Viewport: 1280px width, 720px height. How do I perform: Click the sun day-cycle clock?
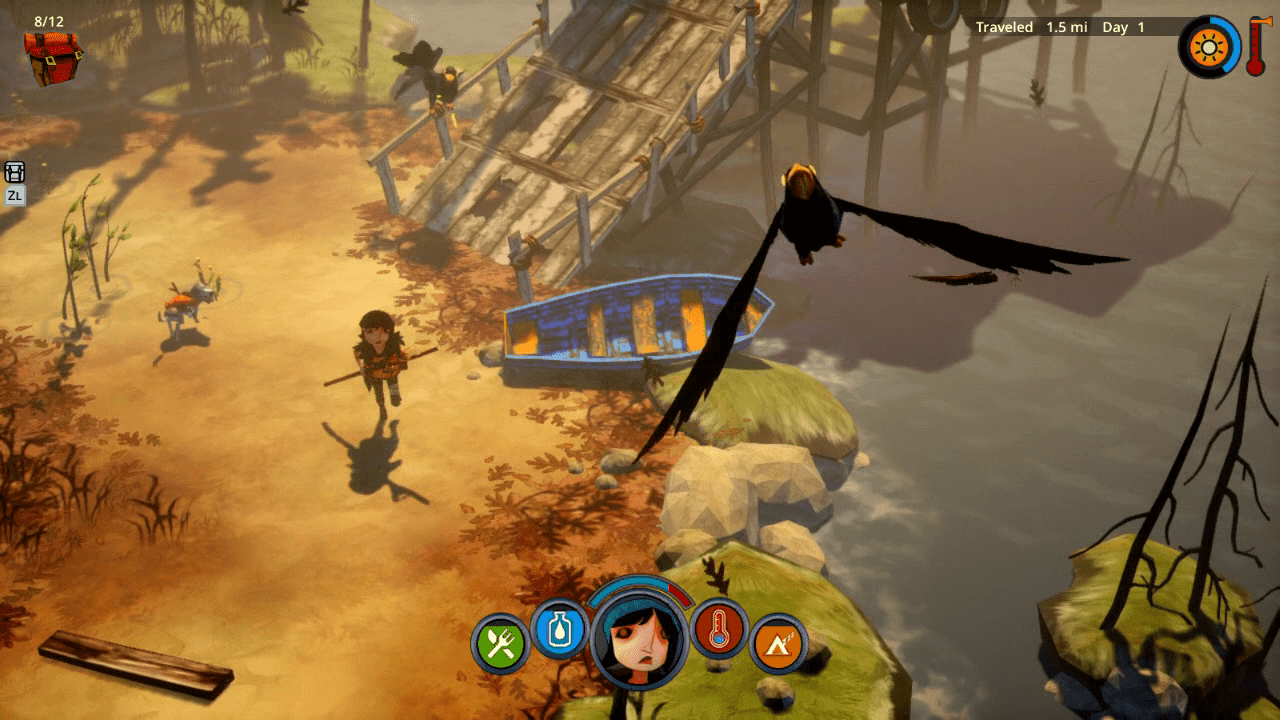[x=1209, y=47]
